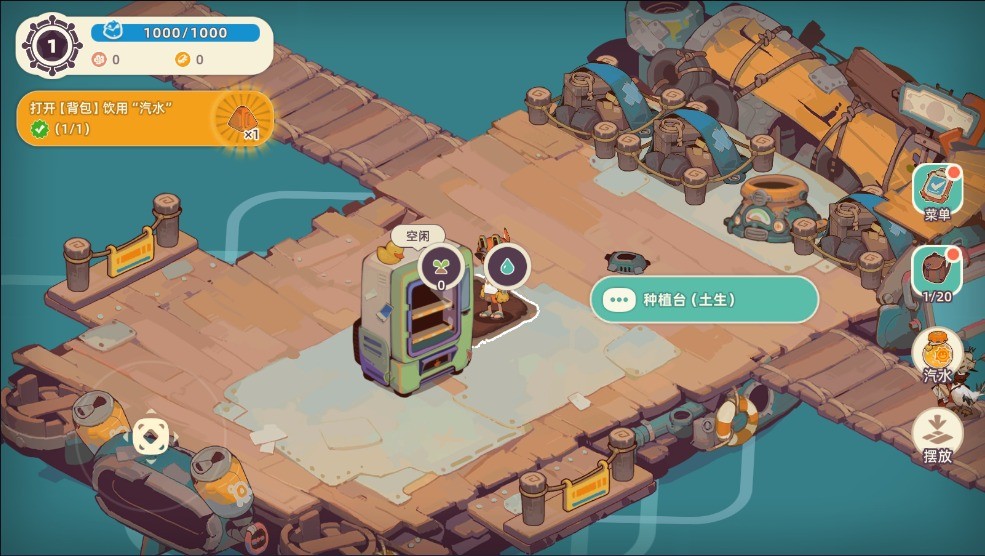
Task: Activate the virtual joystick control
Action: point(151,436)
